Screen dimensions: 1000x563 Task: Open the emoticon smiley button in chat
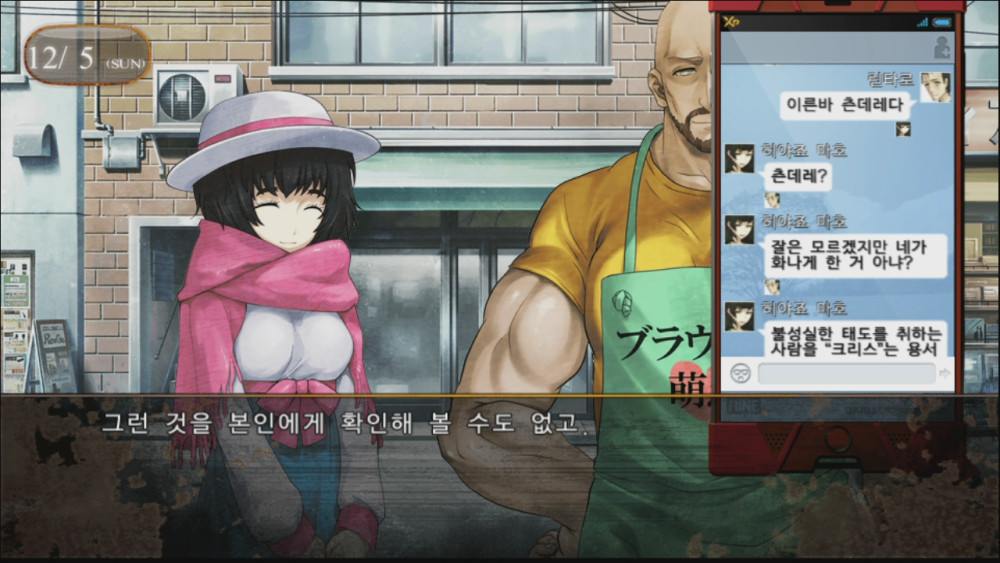[741, 374]
